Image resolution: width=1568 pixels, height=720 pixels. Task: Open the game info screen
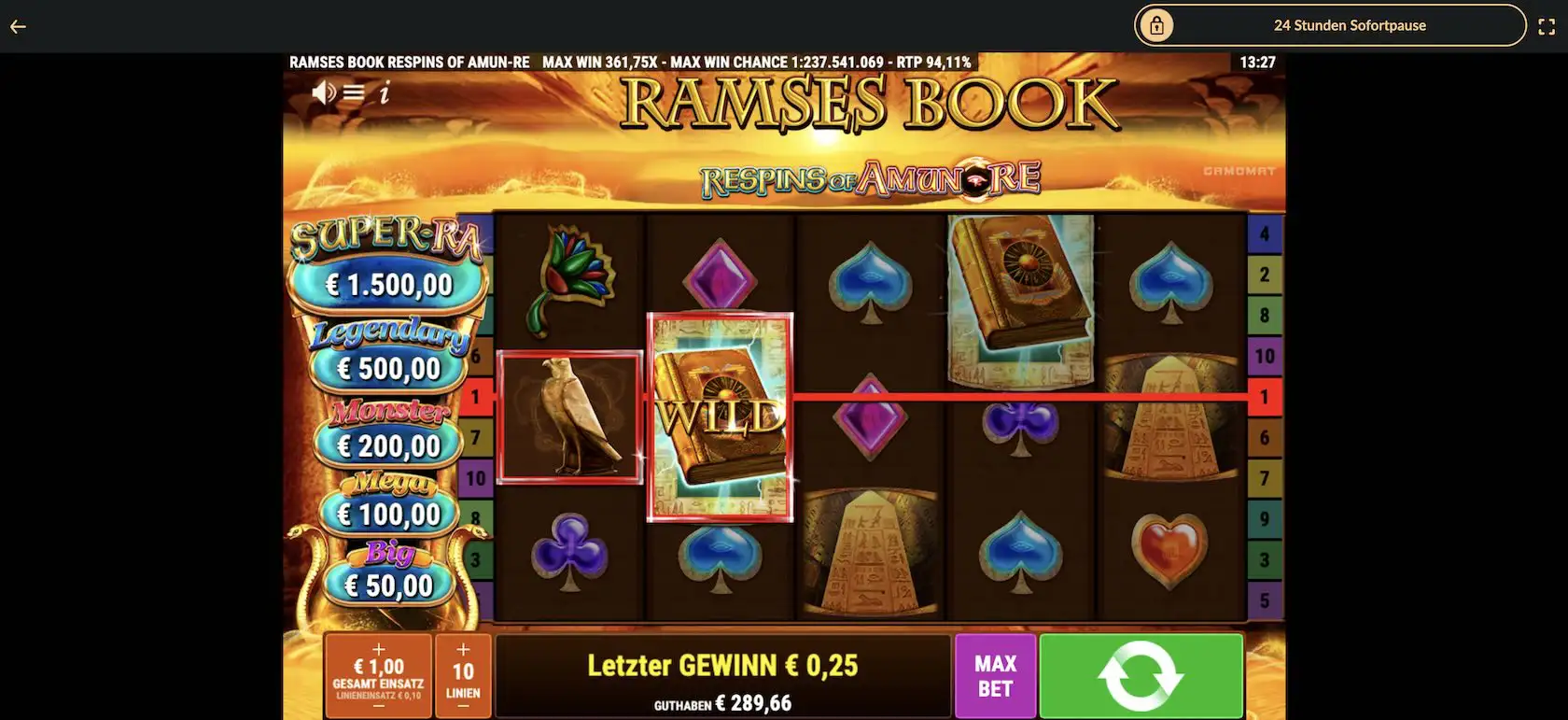[385, 92]
